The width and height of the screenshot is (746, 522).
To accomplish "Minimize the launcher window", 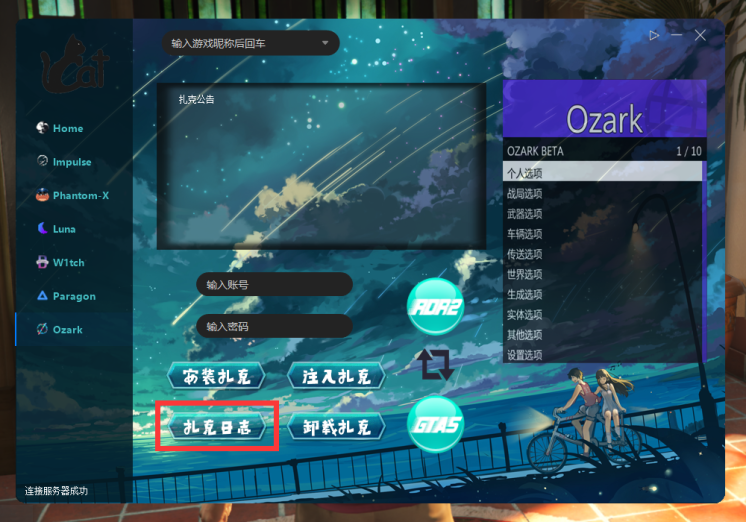I will tap(677, 35).
